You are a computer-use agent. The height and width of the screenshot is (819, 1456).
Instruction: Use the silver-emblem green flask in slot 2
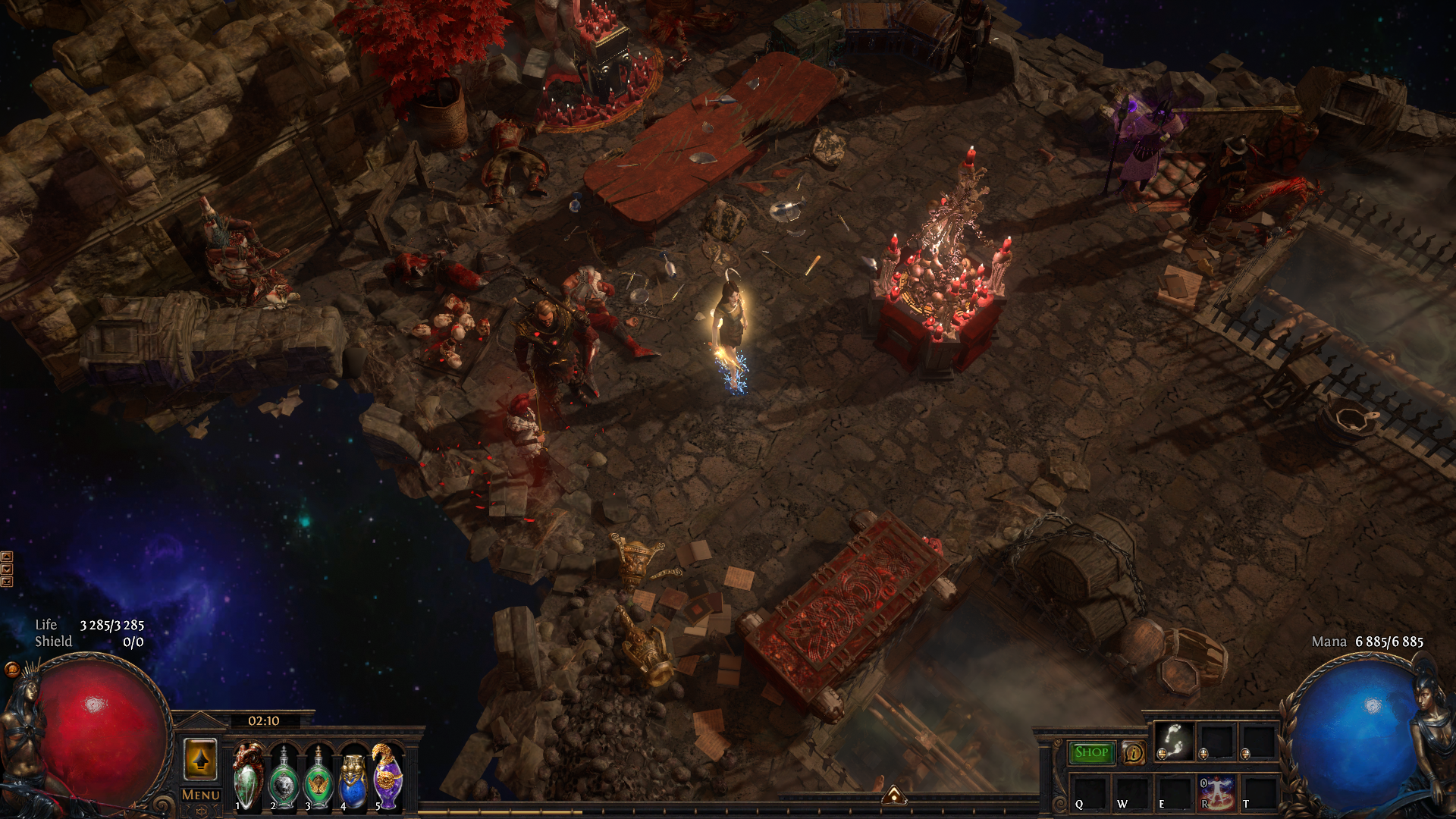pyautogui.click(x=283, y=779)
